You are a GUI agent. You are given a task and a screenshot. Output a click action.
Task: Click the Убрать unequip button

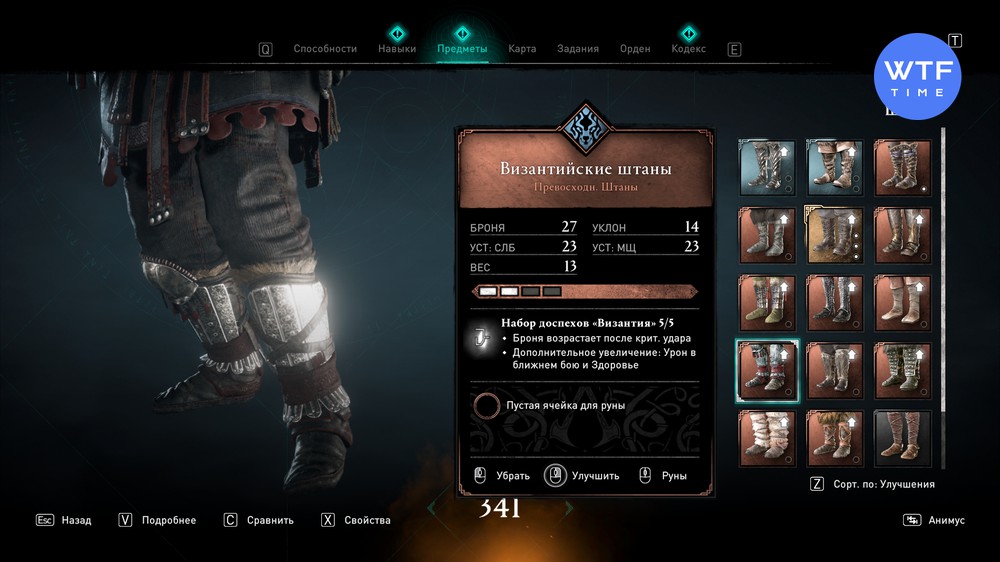click(x=503, y=476)
